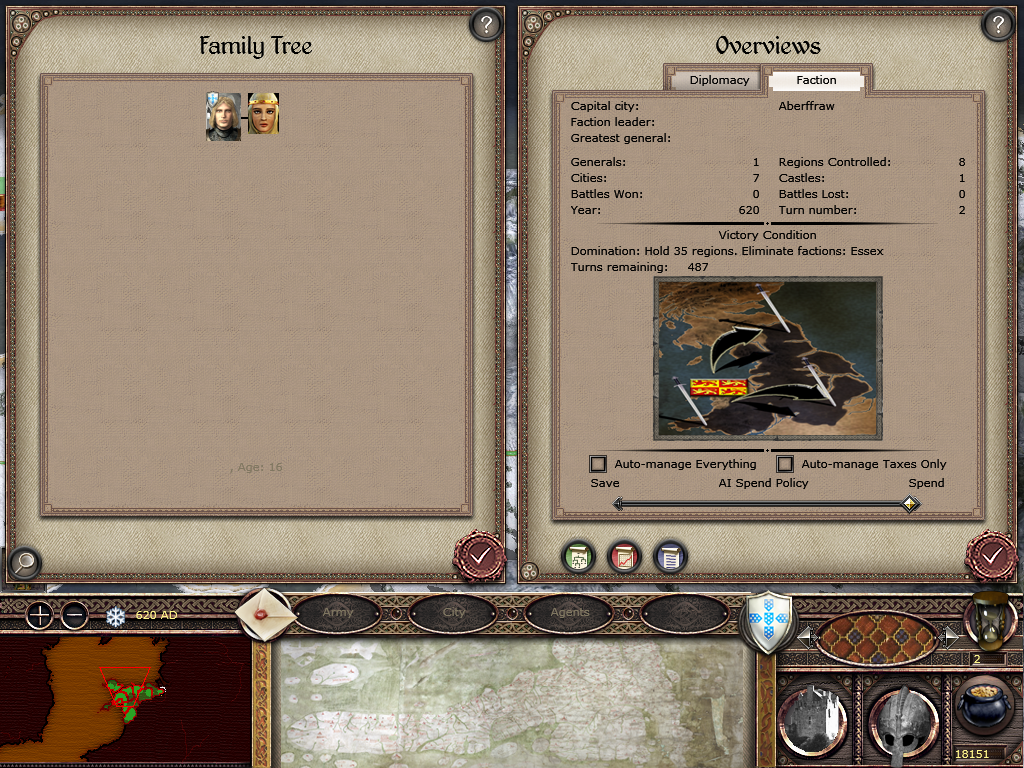The height and width of the screenshot is (768, 1024).
Task: Open help for the Family Tree panel
Action: coord(485,25)
